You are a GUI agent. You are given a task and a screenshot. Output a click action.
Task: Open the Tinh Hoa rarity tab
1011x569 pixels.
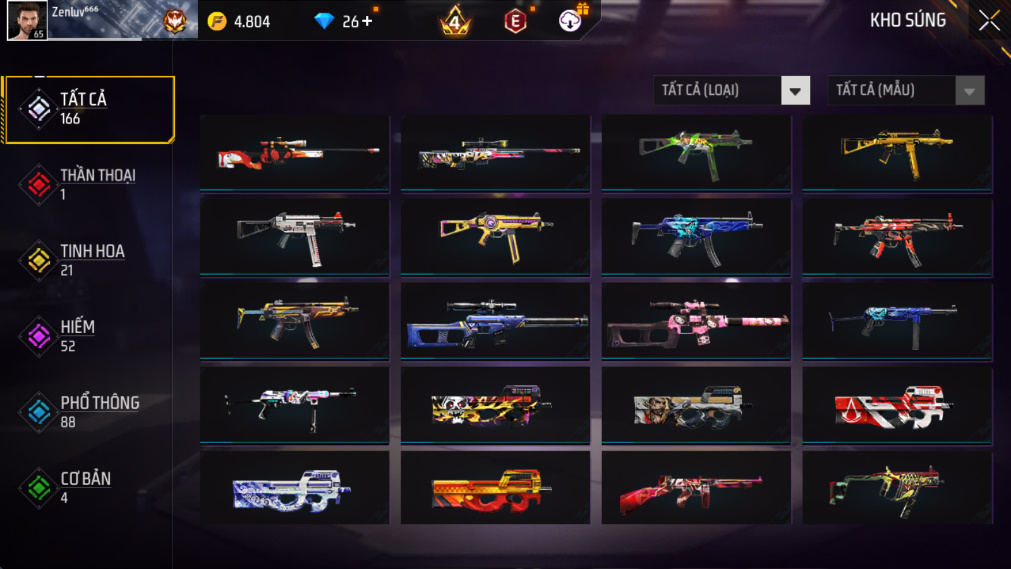click(x=90, y=260)
